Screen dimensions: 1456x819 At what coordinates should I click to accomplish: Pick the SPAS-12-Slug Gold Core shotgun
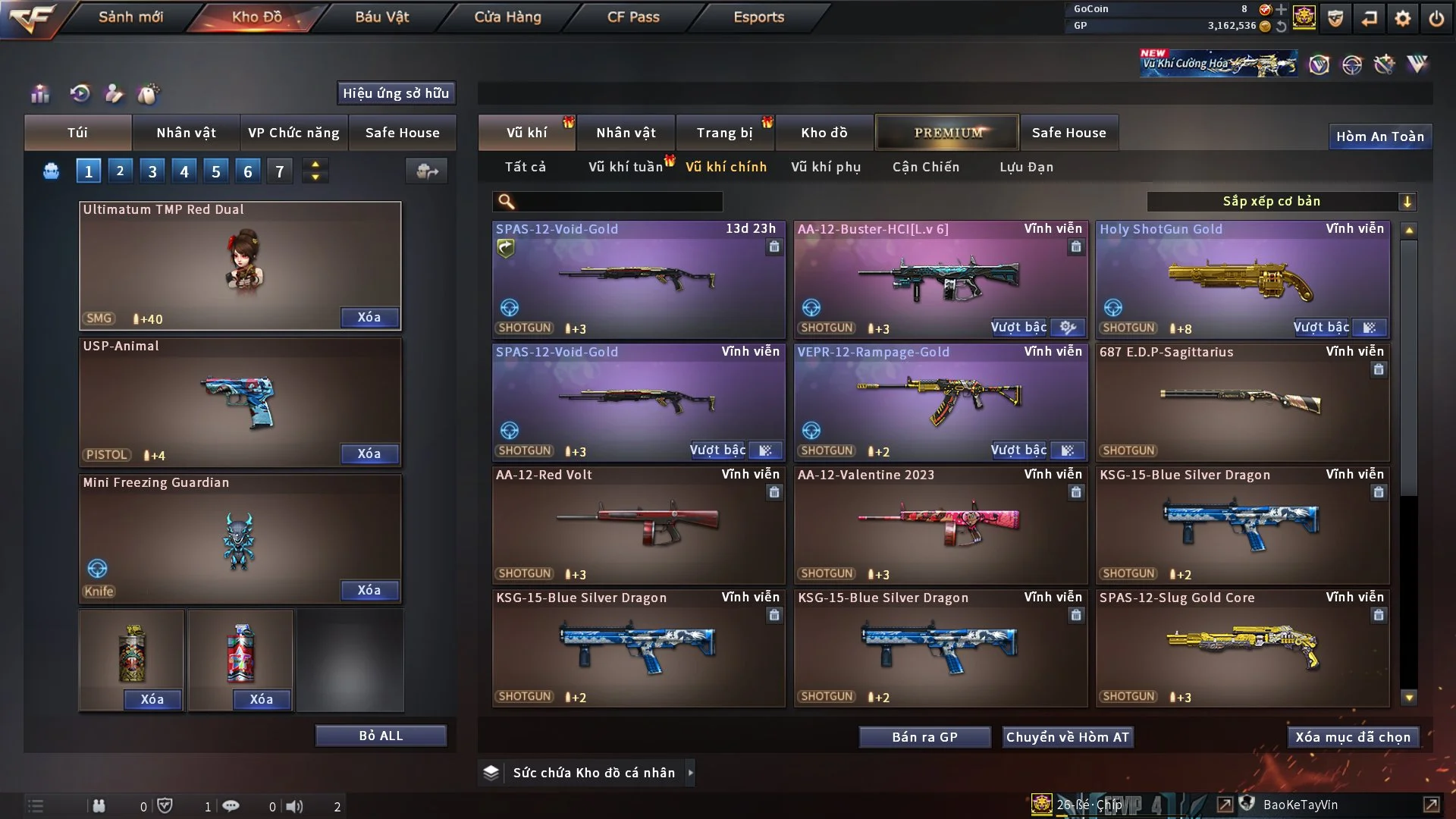(1242, 648)
